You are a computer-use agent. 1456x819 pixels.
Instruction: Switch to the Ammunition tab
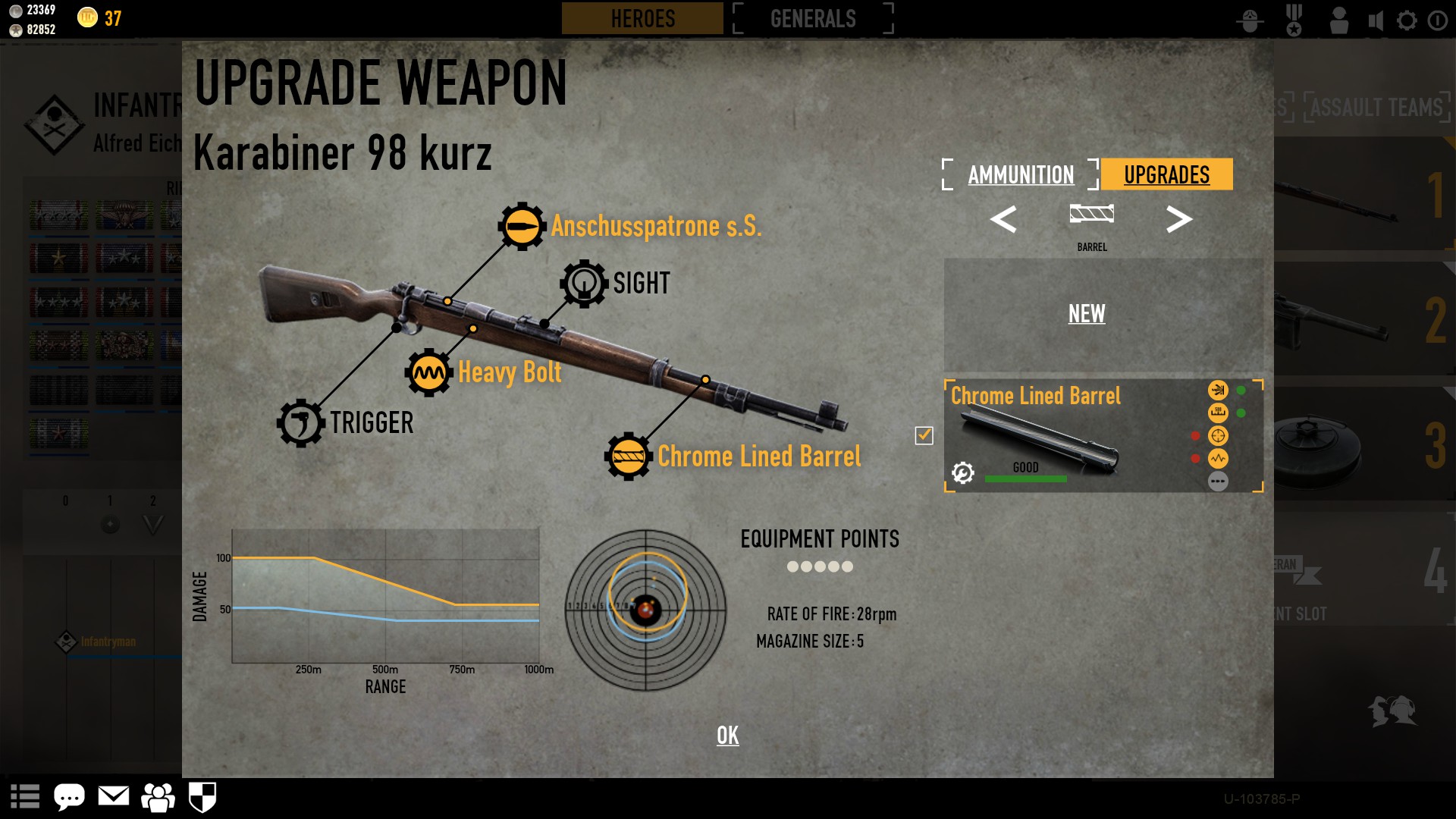1020,175
